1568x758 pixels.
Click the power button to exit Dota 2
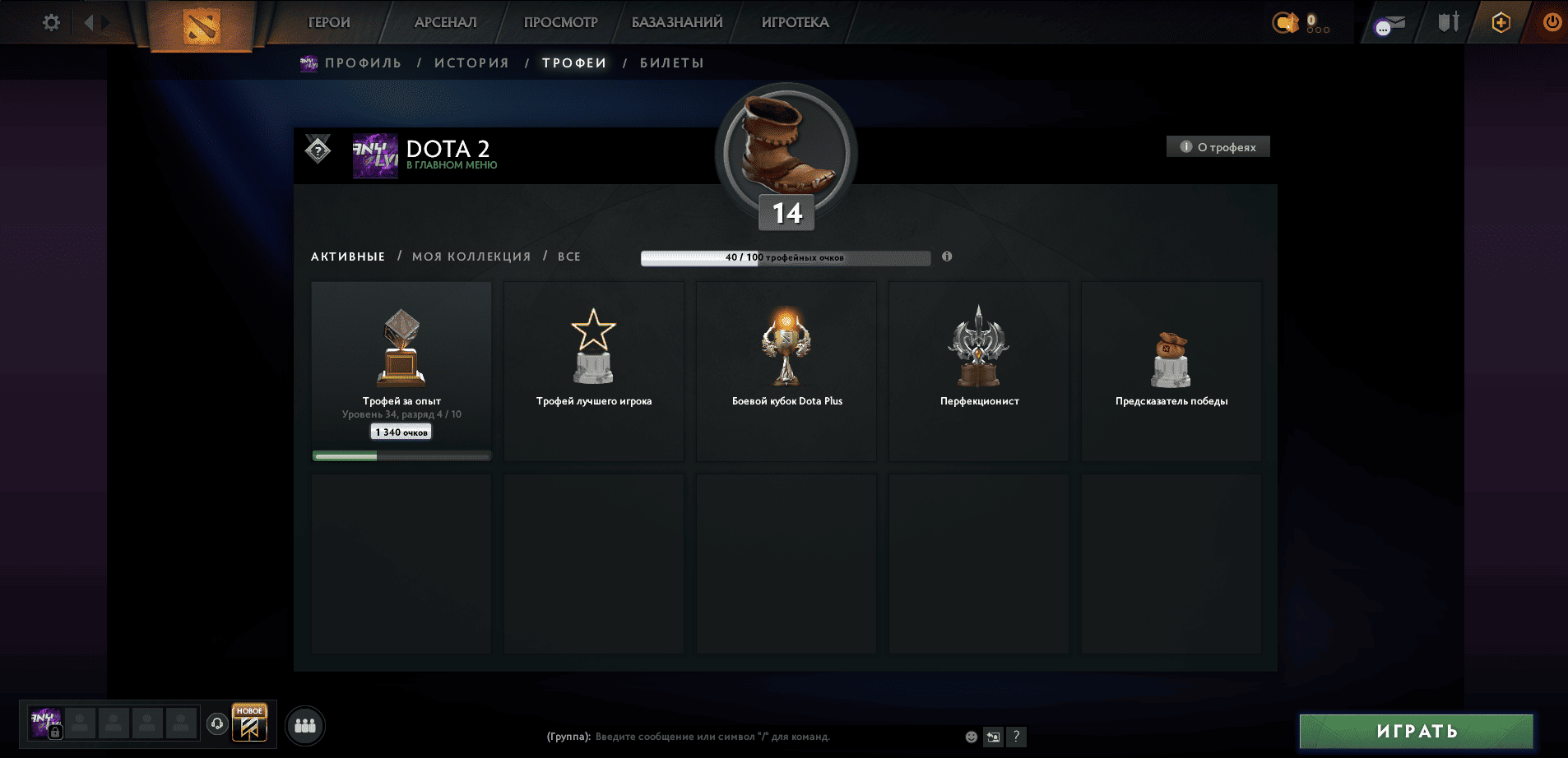click(x=1551, y=23)
